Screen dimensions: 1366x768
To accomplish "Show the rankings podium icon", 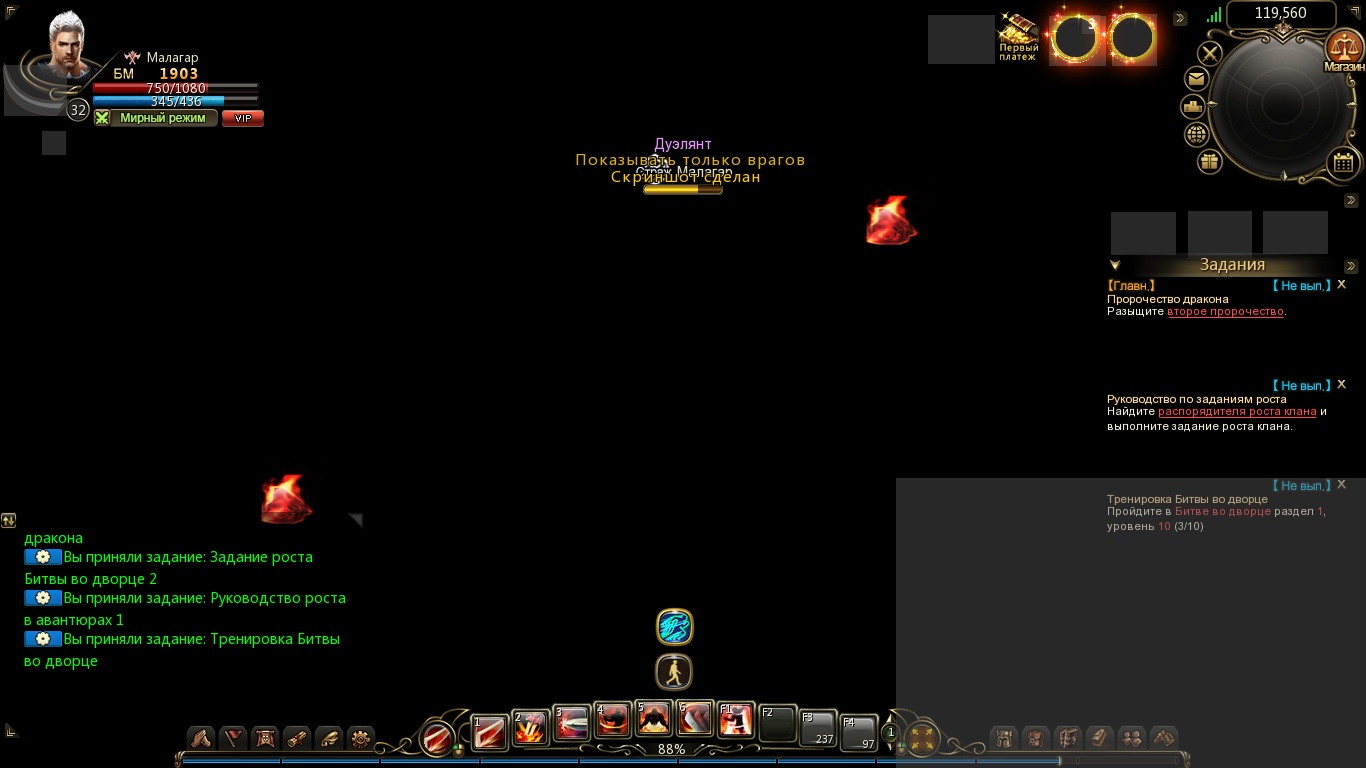I will pyautogui.click(x=1192, y=106).
